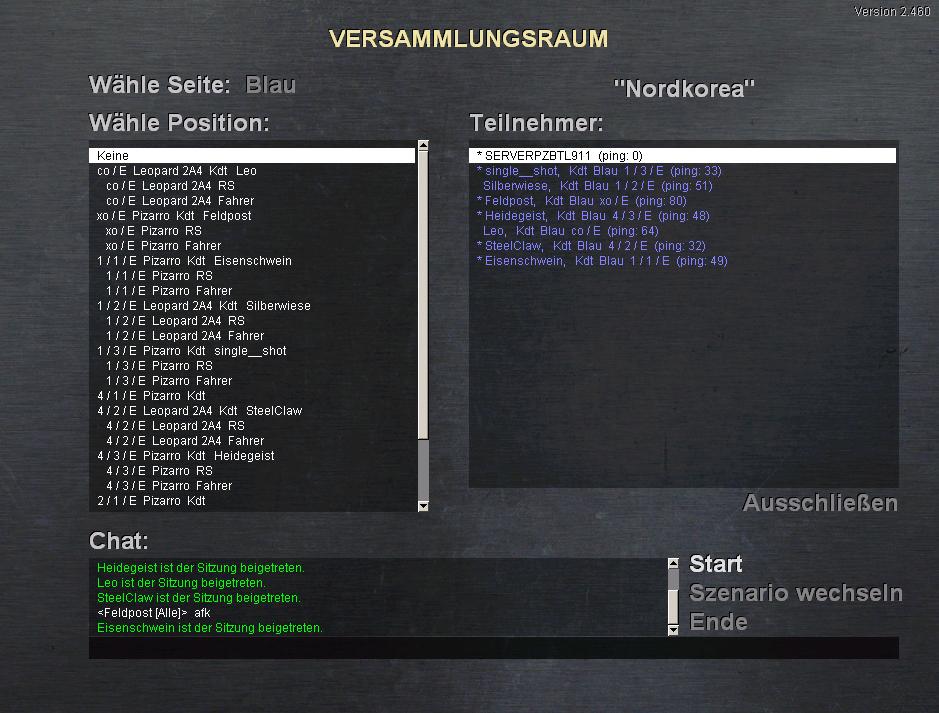This screenshot has height=713, width=939.
Task: Click Ende to leave the session
Action: (x=718, y=622)
